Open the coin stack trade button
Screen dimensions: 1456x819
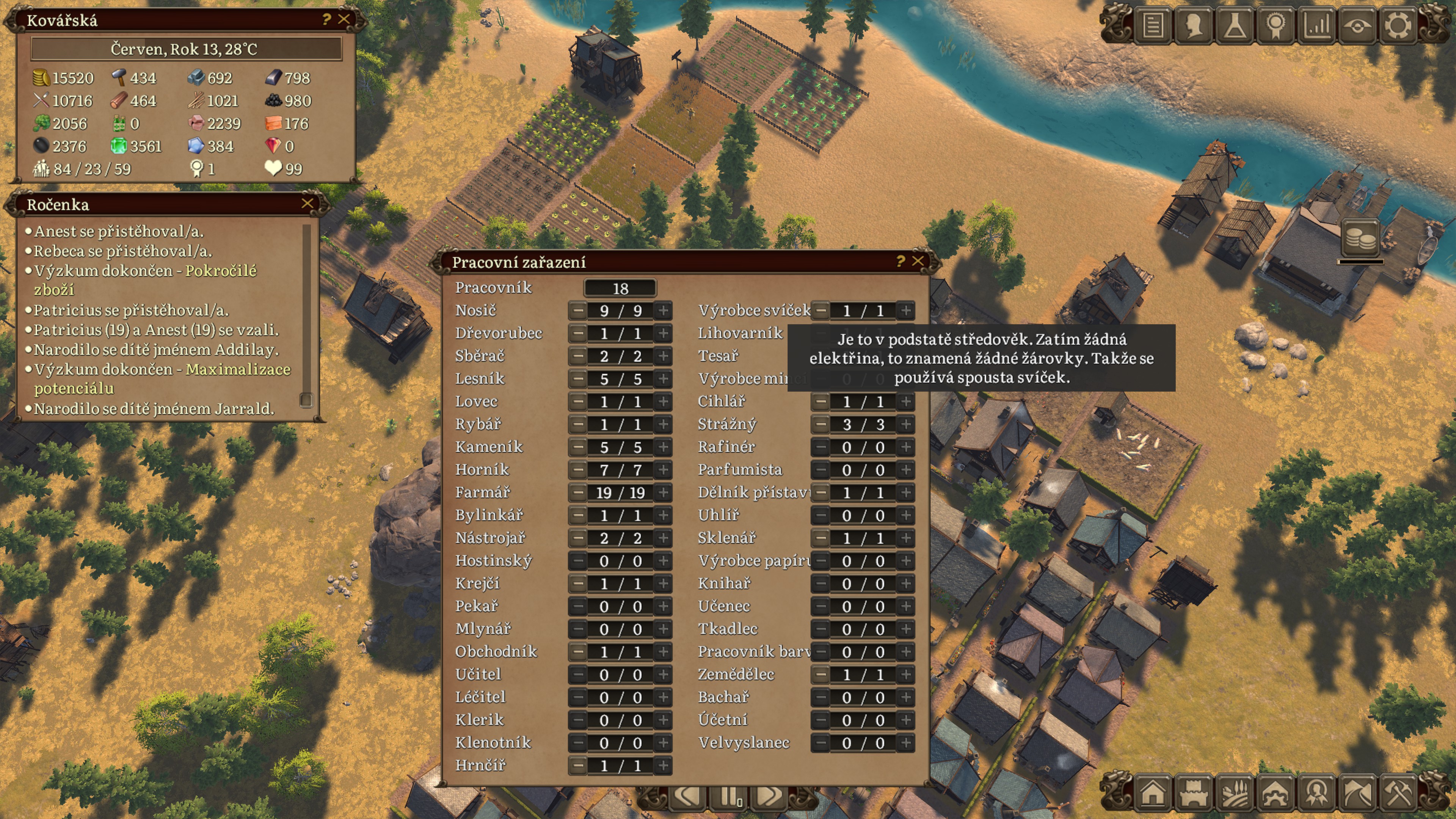coord(1360,237)
